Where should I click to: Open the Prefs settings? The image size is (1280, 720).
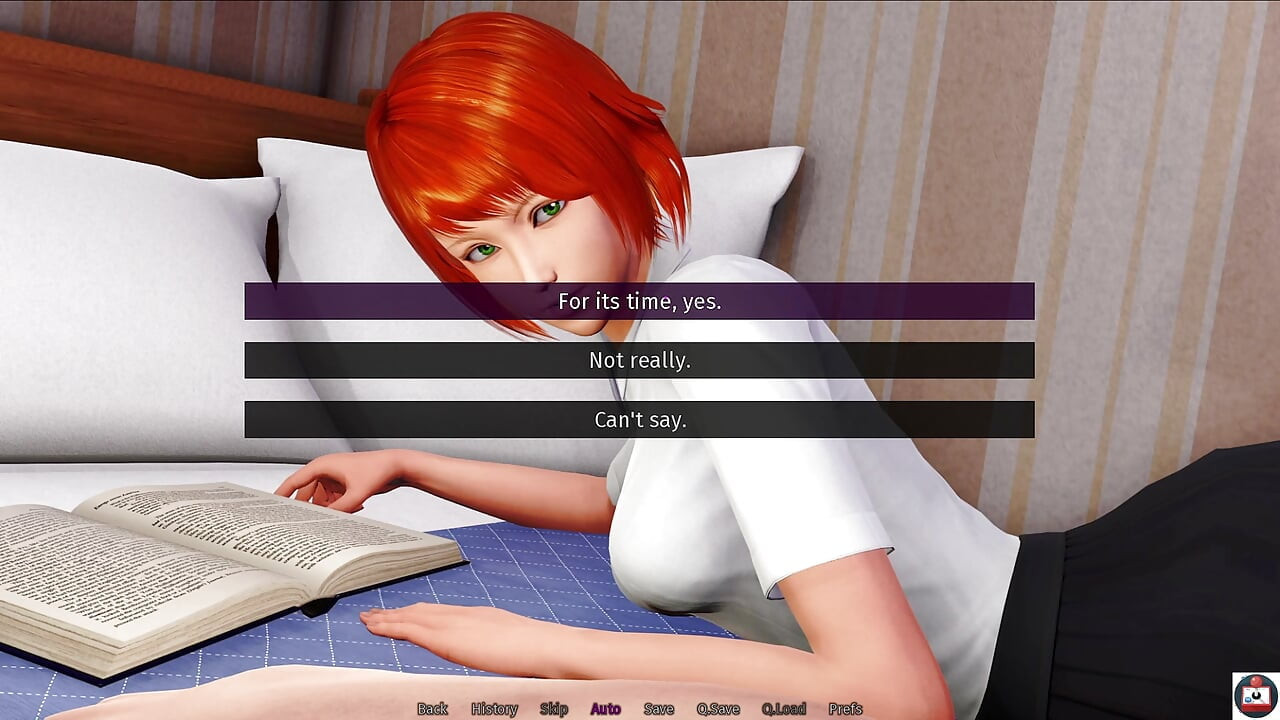[845, 709]
